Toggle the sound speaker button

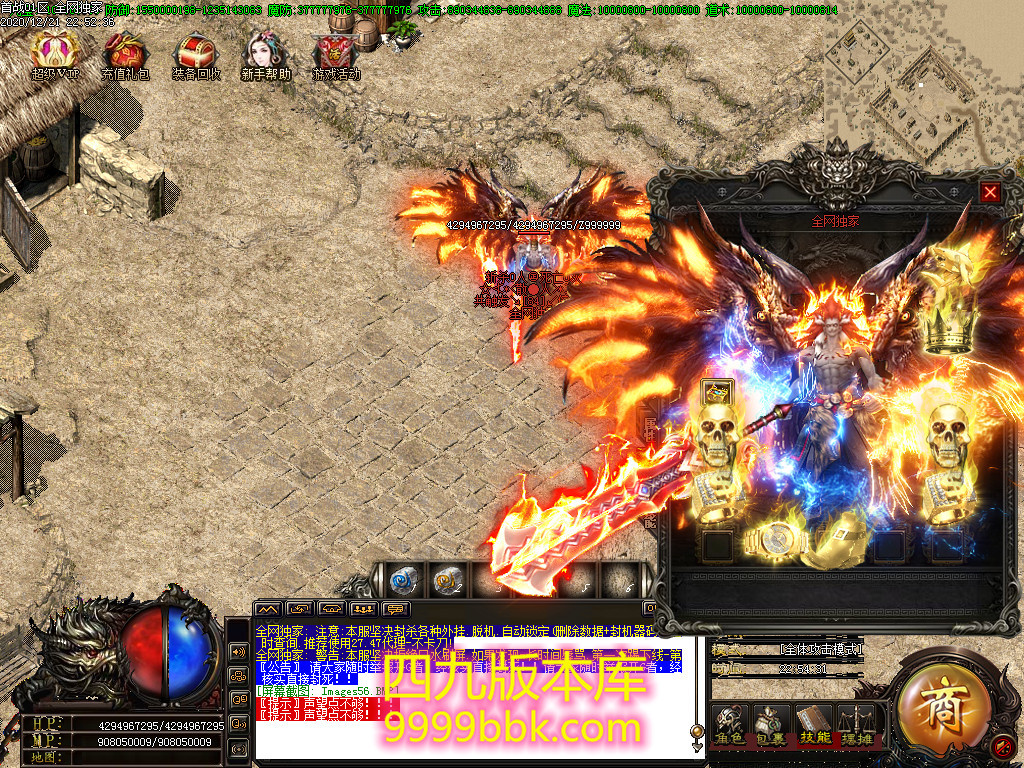pyautogui.click(x=239, y=651)
